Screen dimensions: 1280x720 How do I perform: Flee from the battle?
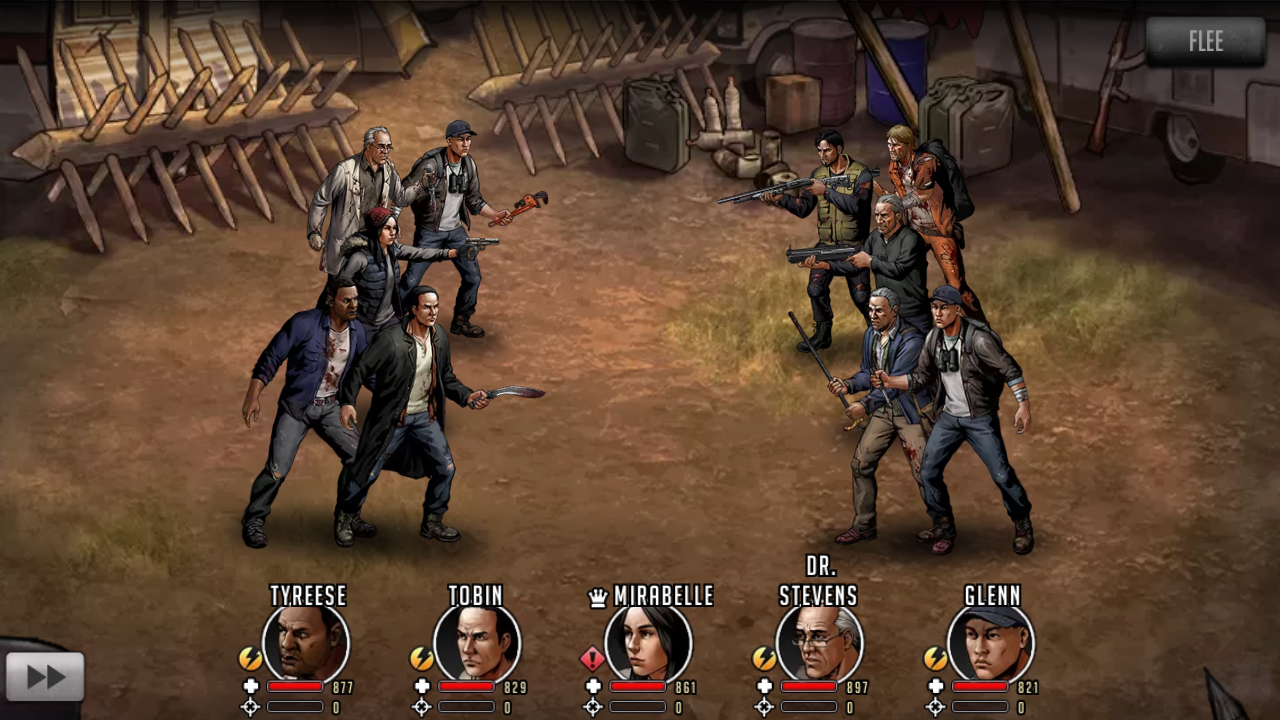point(1205,42)
